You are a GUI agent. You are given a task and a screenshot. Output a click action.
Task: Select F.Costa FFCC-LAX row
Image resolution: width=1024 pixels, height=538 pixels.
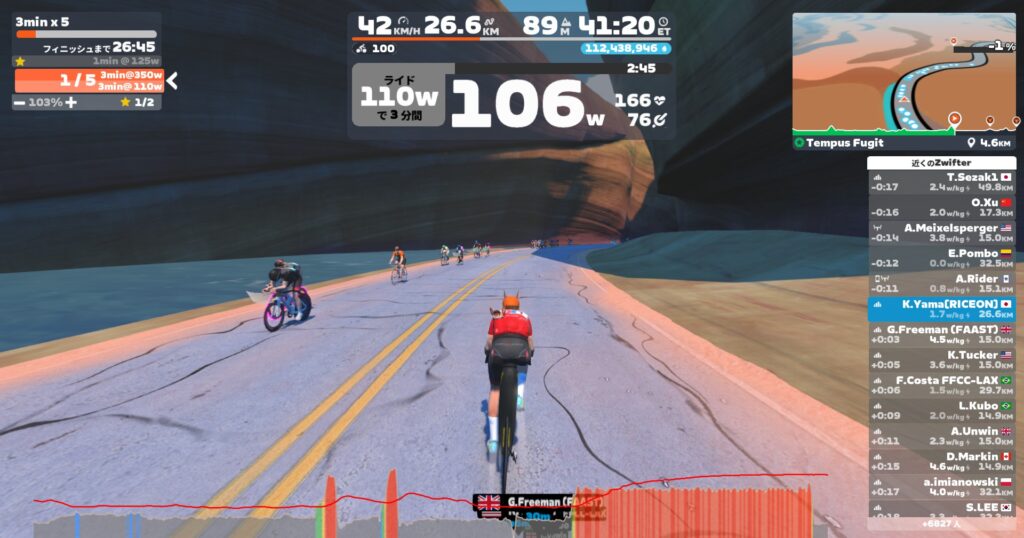[941, 385]
